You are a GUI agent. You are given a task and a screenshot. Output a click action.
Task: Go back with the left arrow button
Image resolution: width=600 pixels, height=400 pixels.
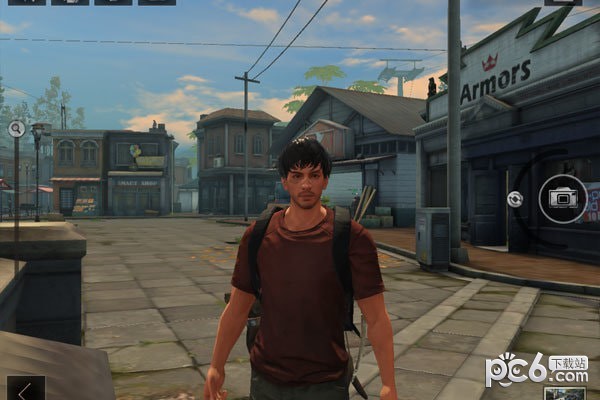(25, 388)
